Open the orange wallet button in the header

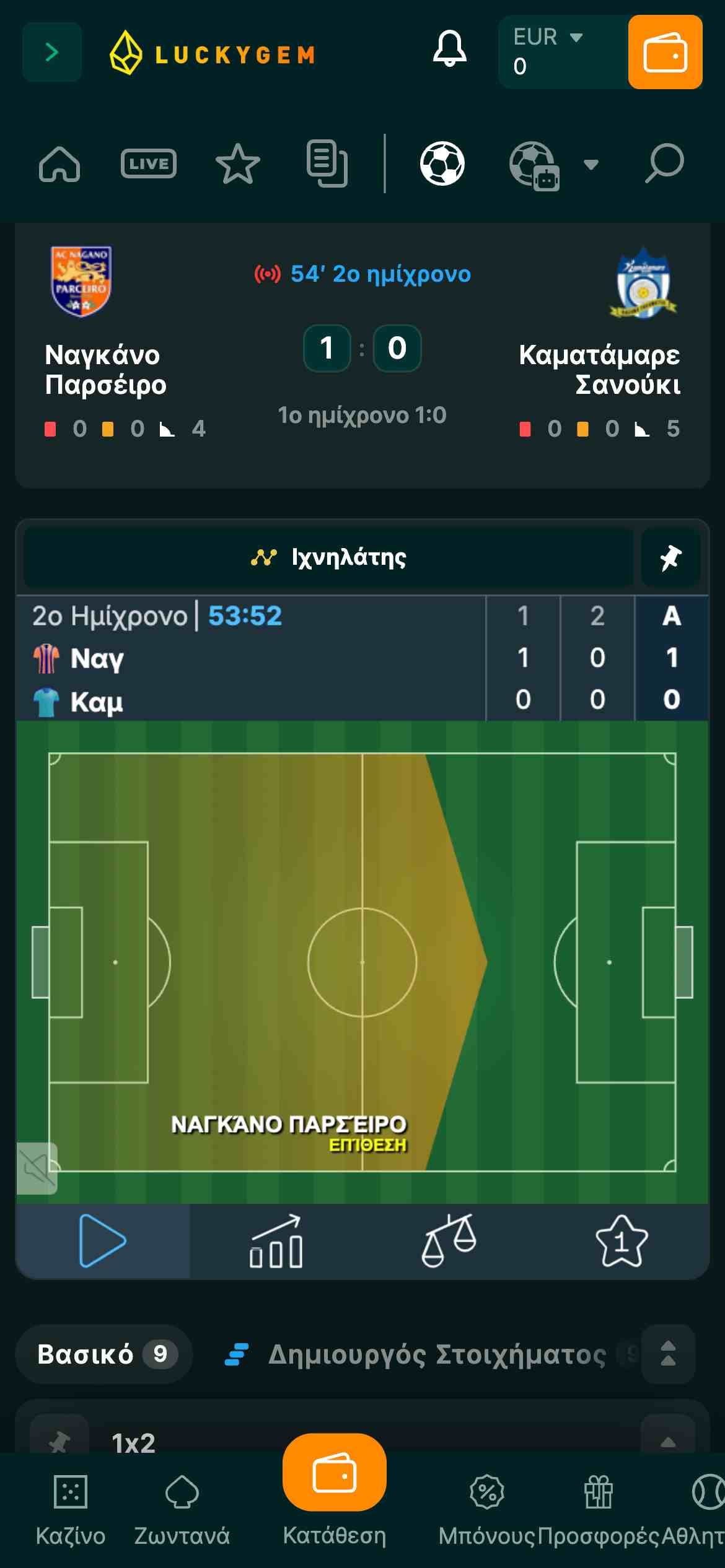click(x=665, y=53)
